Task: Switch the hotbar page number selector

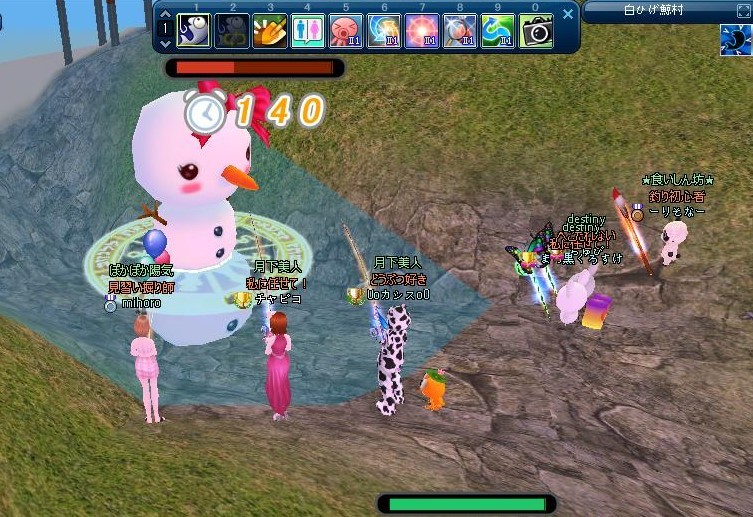Action: click(165, 30)
